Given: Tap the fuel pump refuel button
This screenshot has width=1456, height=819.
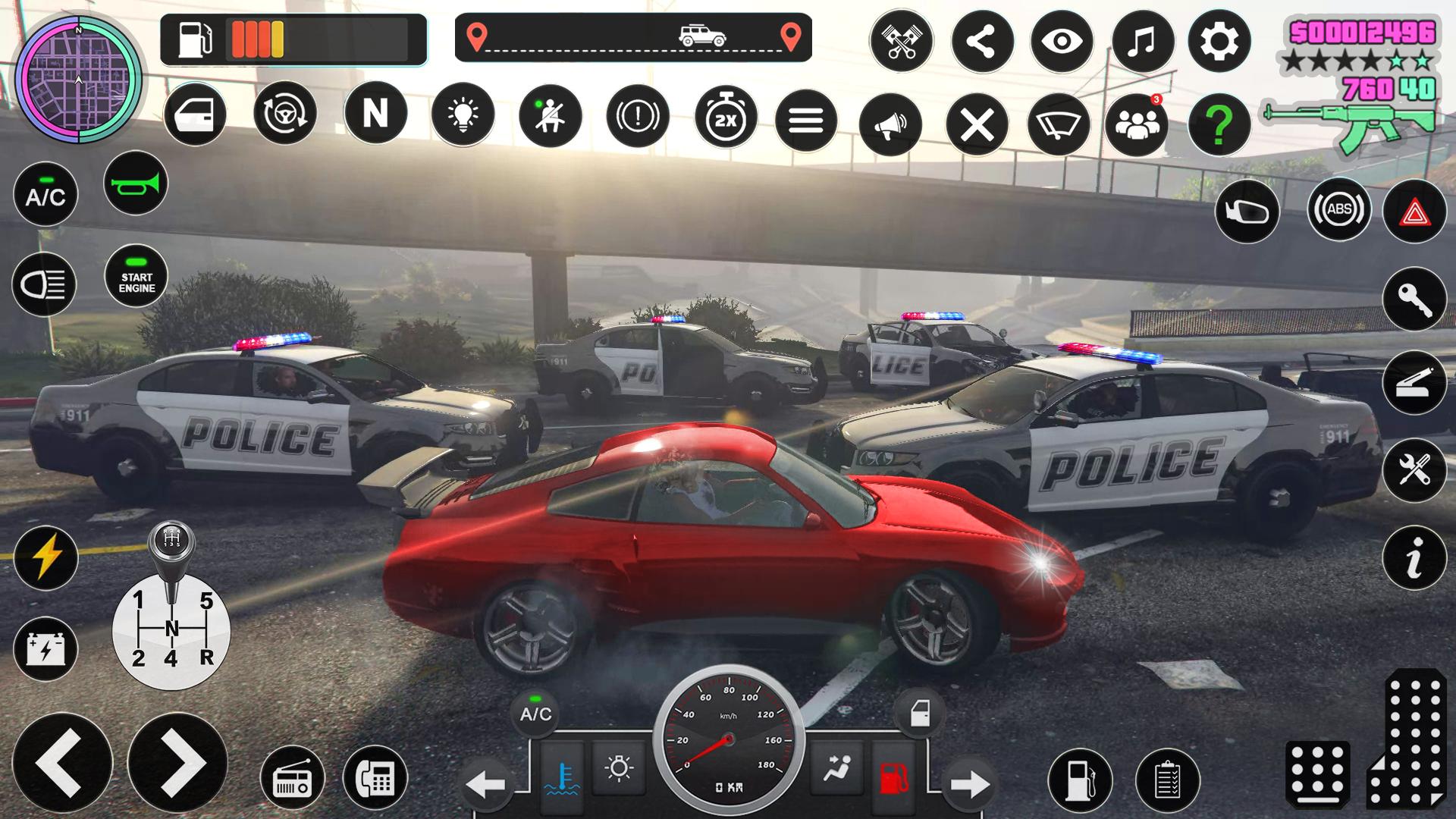Looking at the screenshot, I should 1080,780.
